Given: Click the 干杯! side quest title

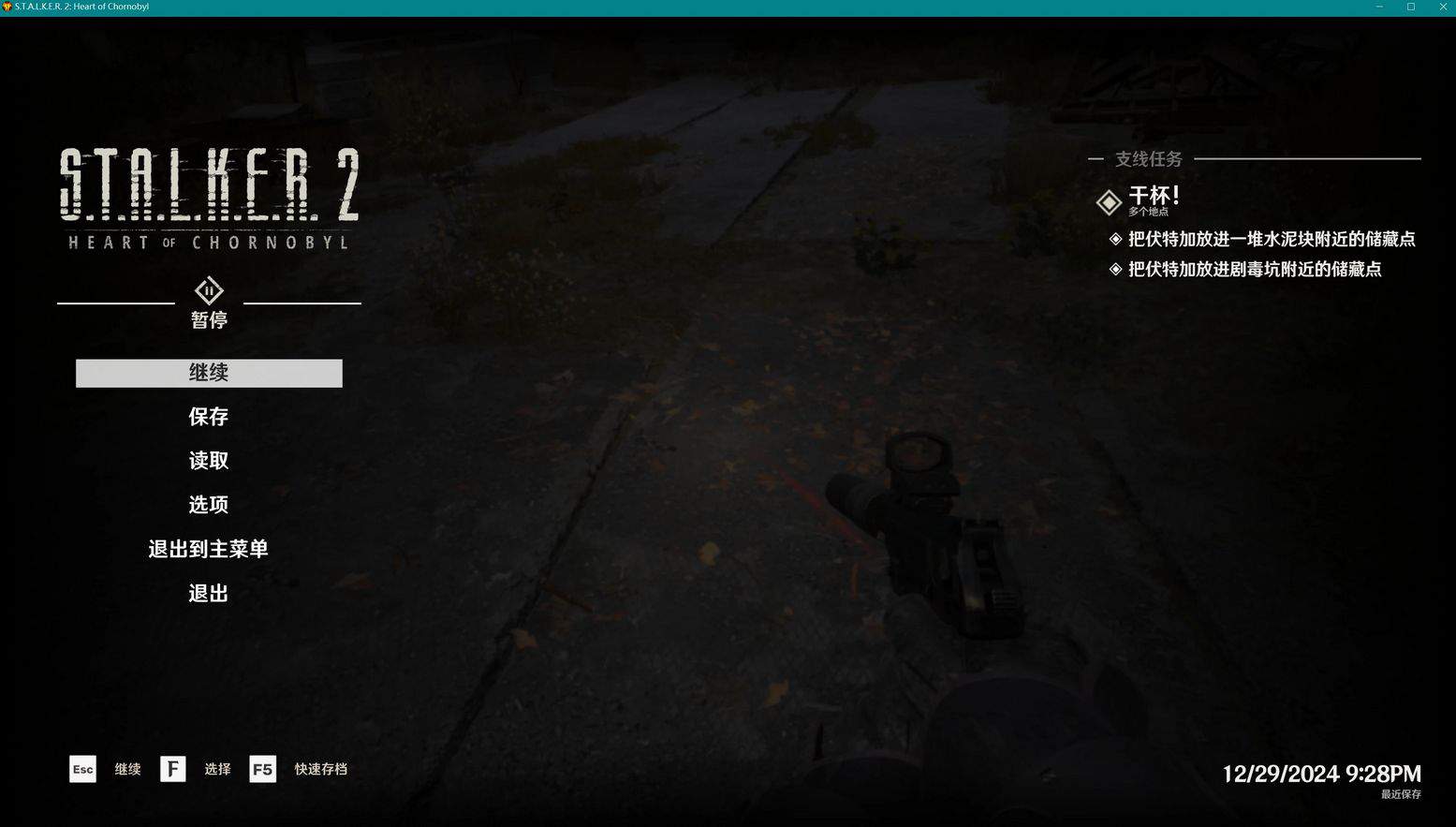Looking at the screenshot, I should point(1154,196).
